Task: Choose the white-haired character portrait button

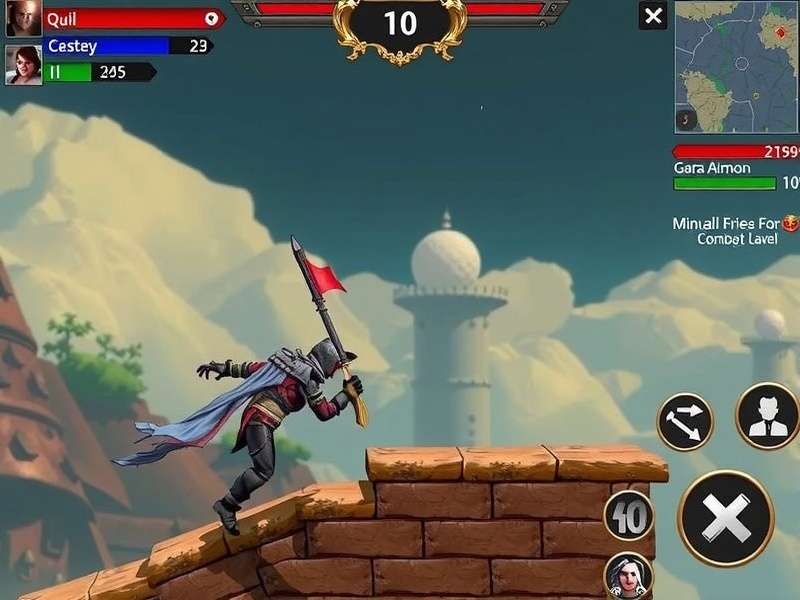Action: coord(629,575)
